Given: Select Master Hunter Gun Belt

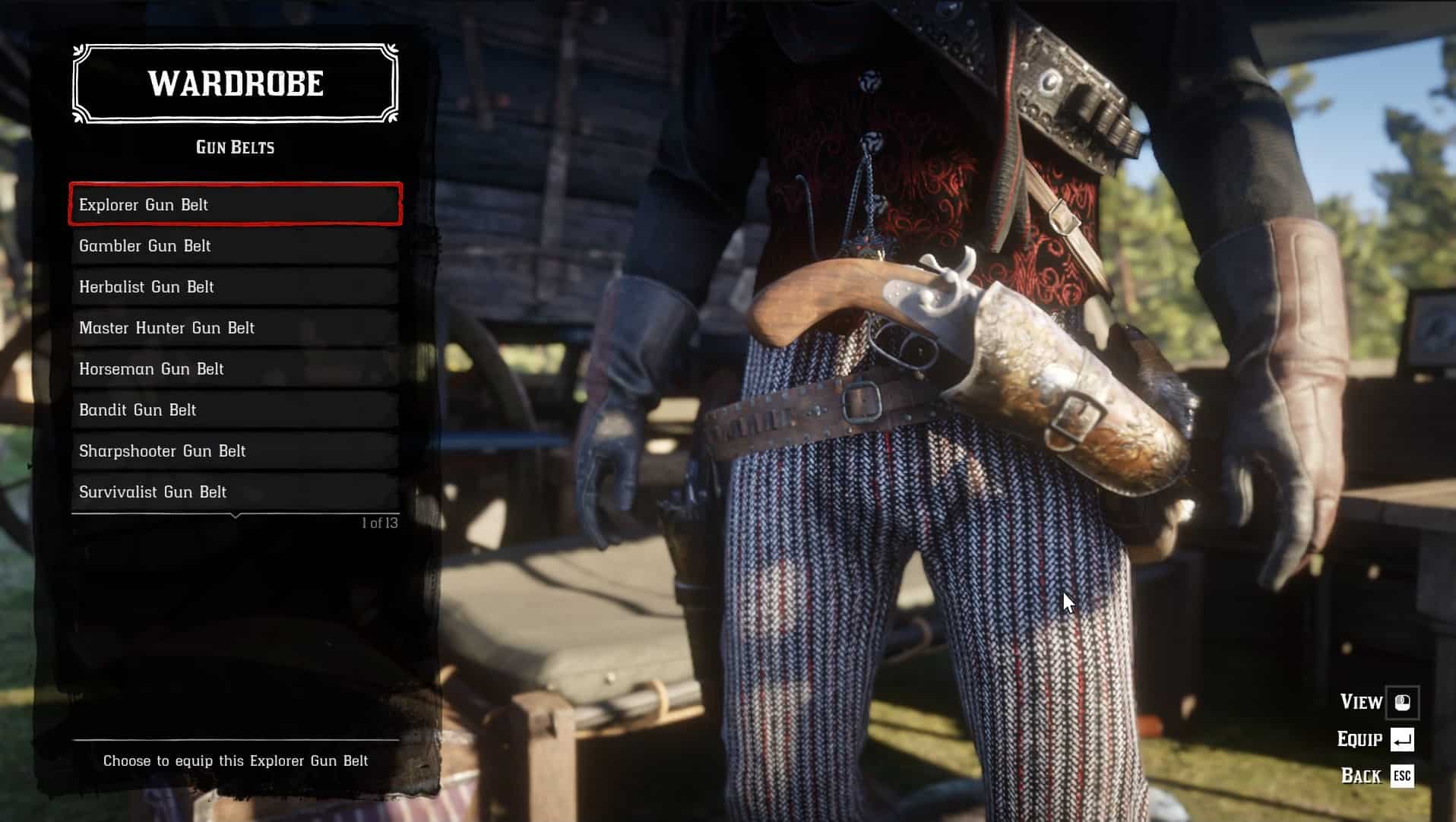Looking at the screenshot, I should pos(235,327).
